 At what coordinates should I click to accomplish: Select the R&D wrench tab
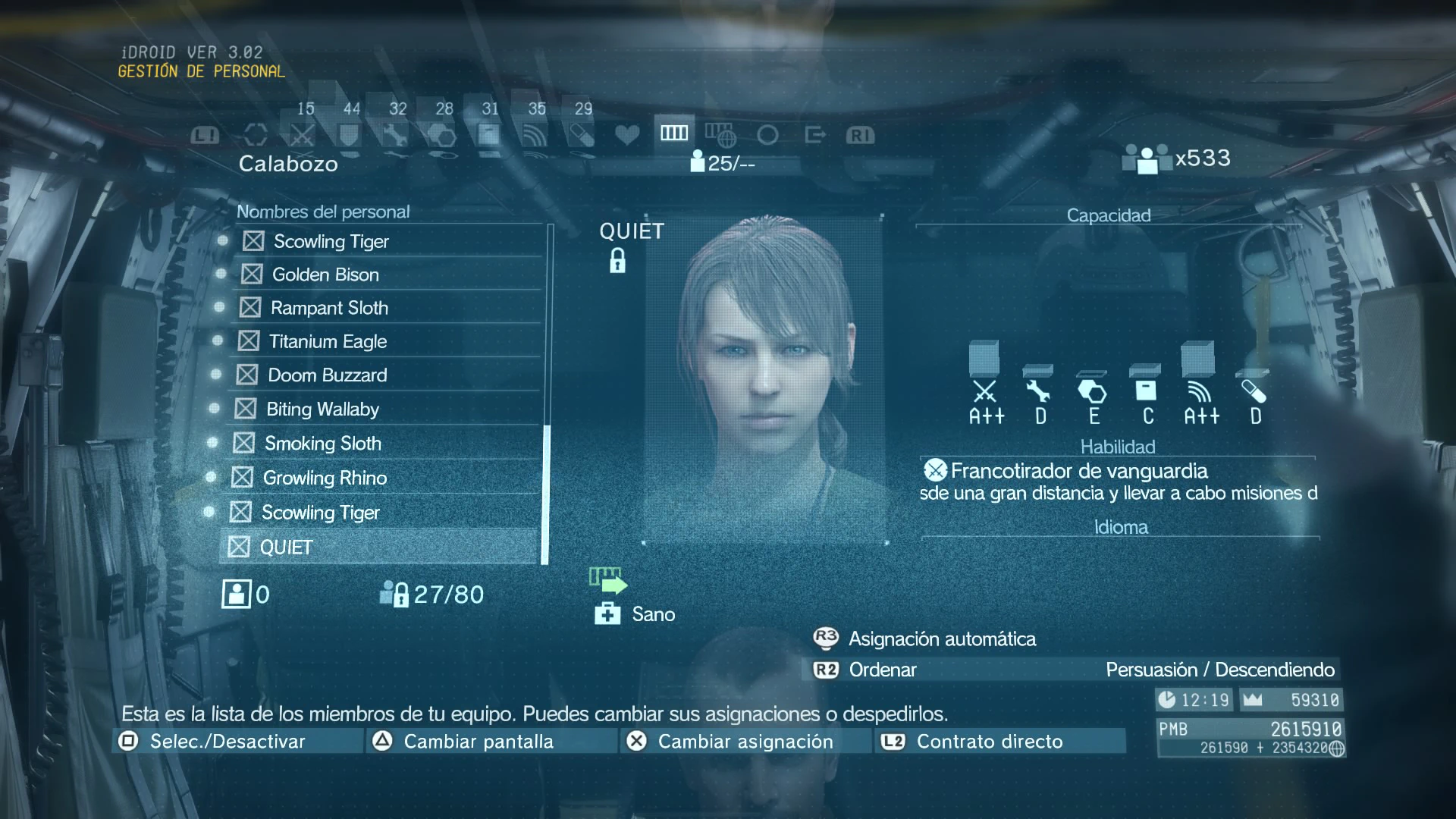tap(395, 135)
